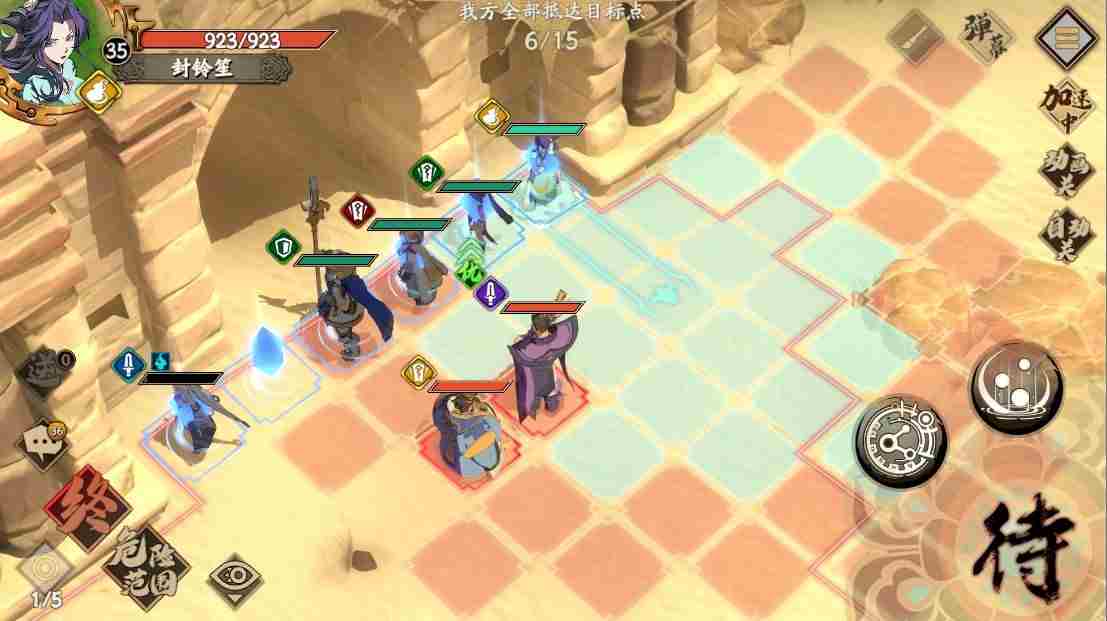Open the chat bubble with badge 36
Image resolution: width=1107 pixels, height=621 pixels.
(x=38, y=442)
